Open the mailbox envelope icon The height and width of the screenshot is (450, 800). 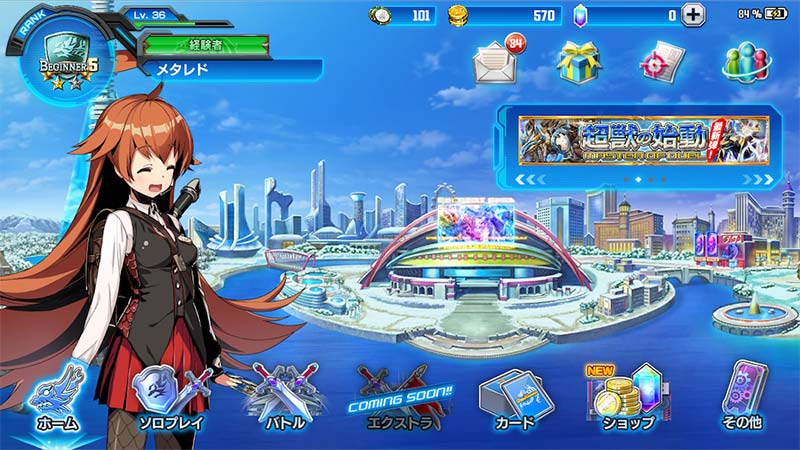pos(497,63)
